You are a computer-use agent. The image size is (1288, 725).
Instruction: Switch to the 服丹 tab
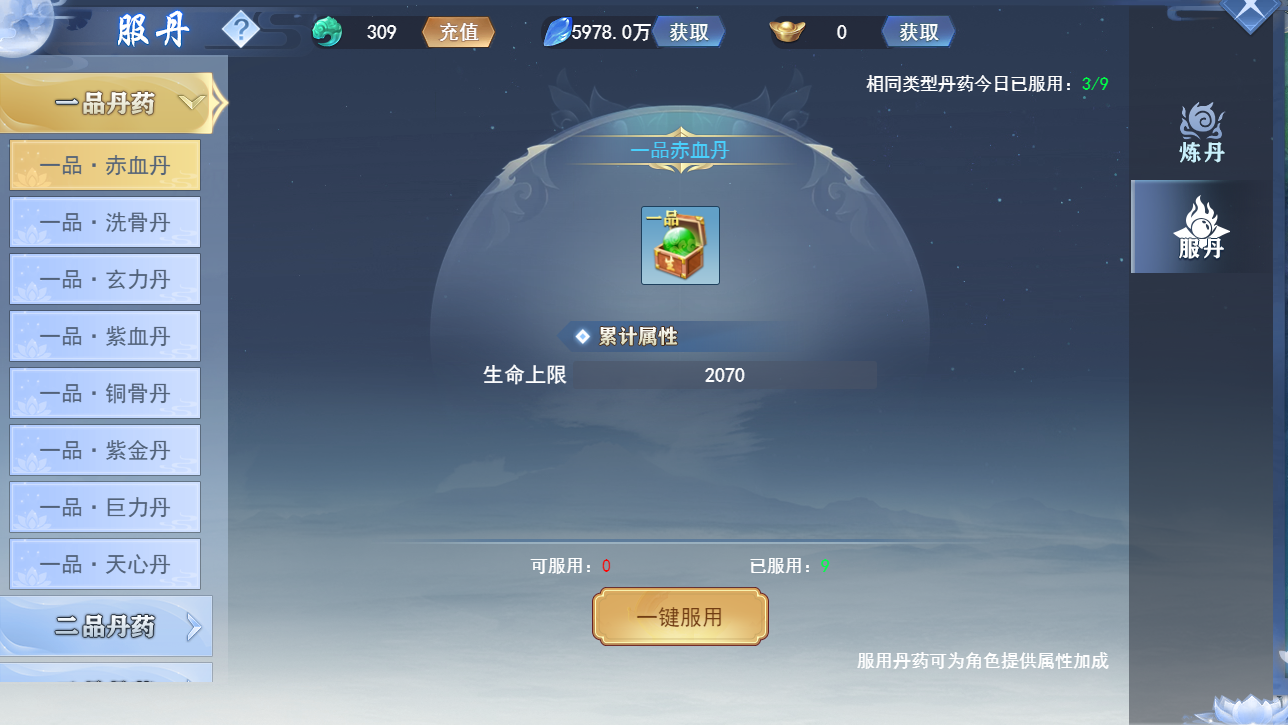tap(1201, 227)
